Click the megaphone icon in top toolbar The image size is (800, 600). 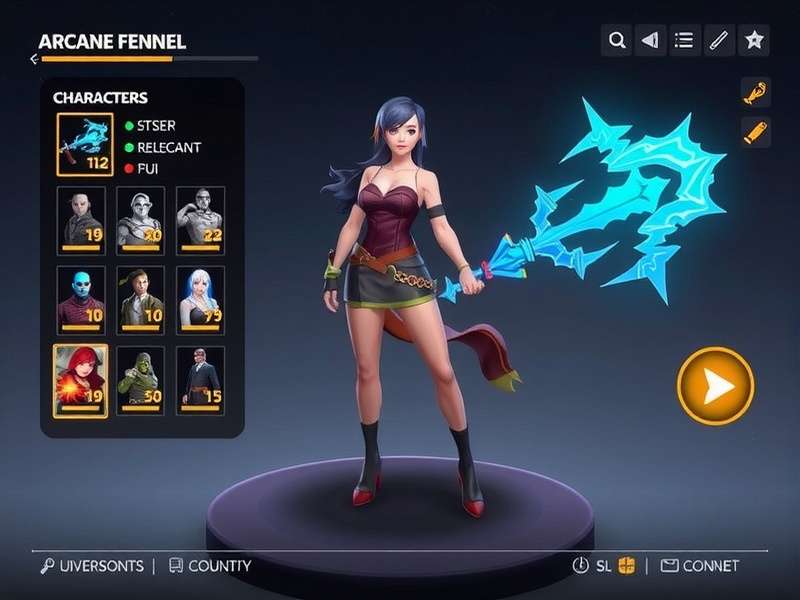coord(650,40)
